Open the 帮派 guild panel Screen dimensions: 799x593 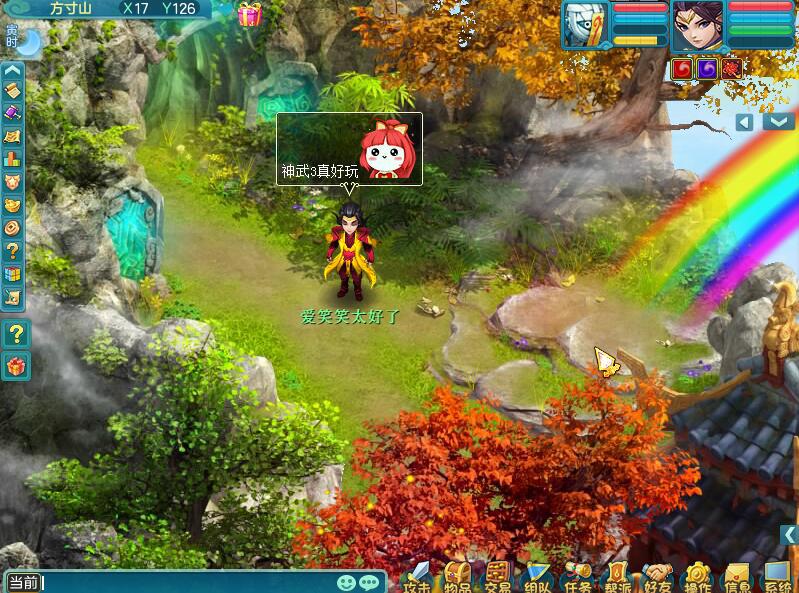(618, 578)
